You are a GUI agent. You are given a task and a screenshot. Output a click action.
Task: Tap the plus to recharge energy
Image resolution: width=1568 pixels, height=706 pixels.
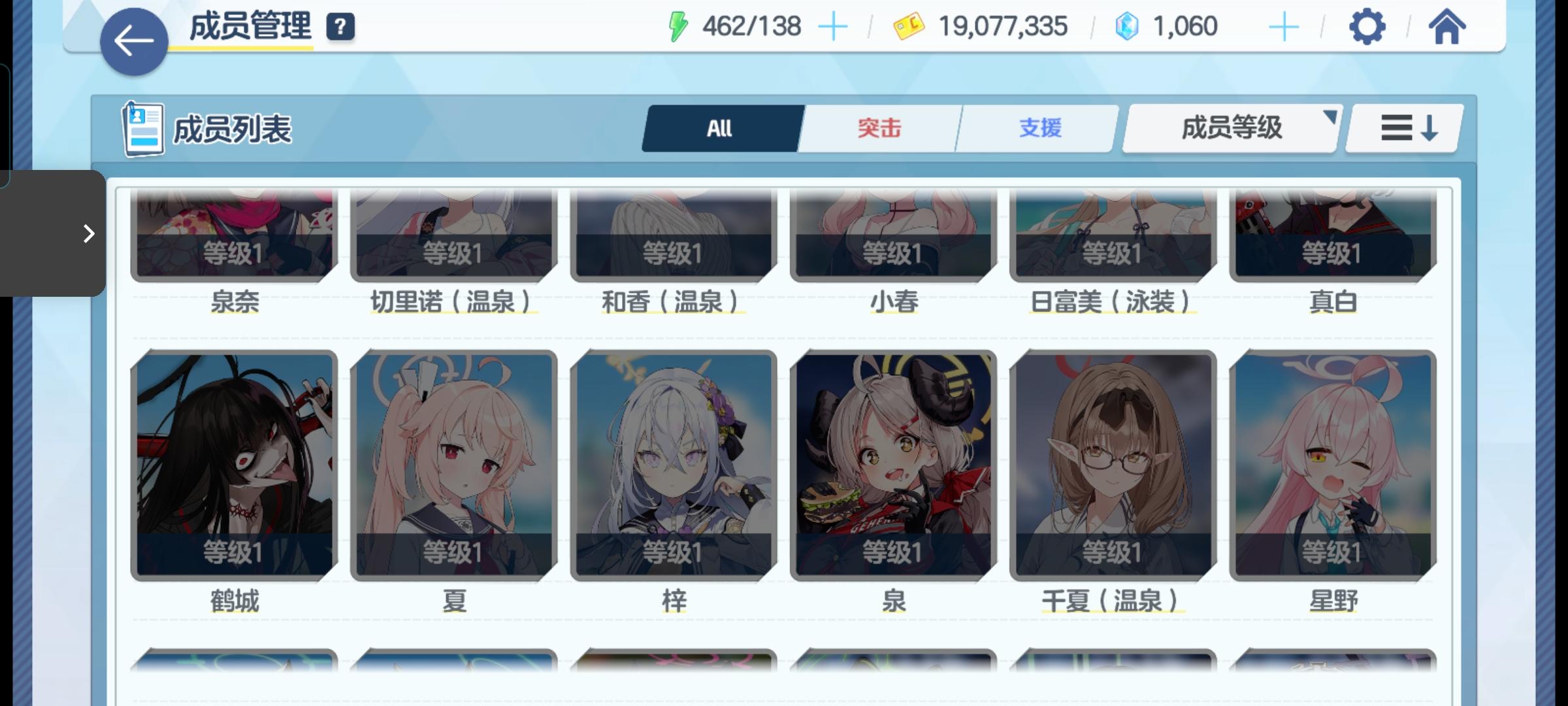click(834, 26)
